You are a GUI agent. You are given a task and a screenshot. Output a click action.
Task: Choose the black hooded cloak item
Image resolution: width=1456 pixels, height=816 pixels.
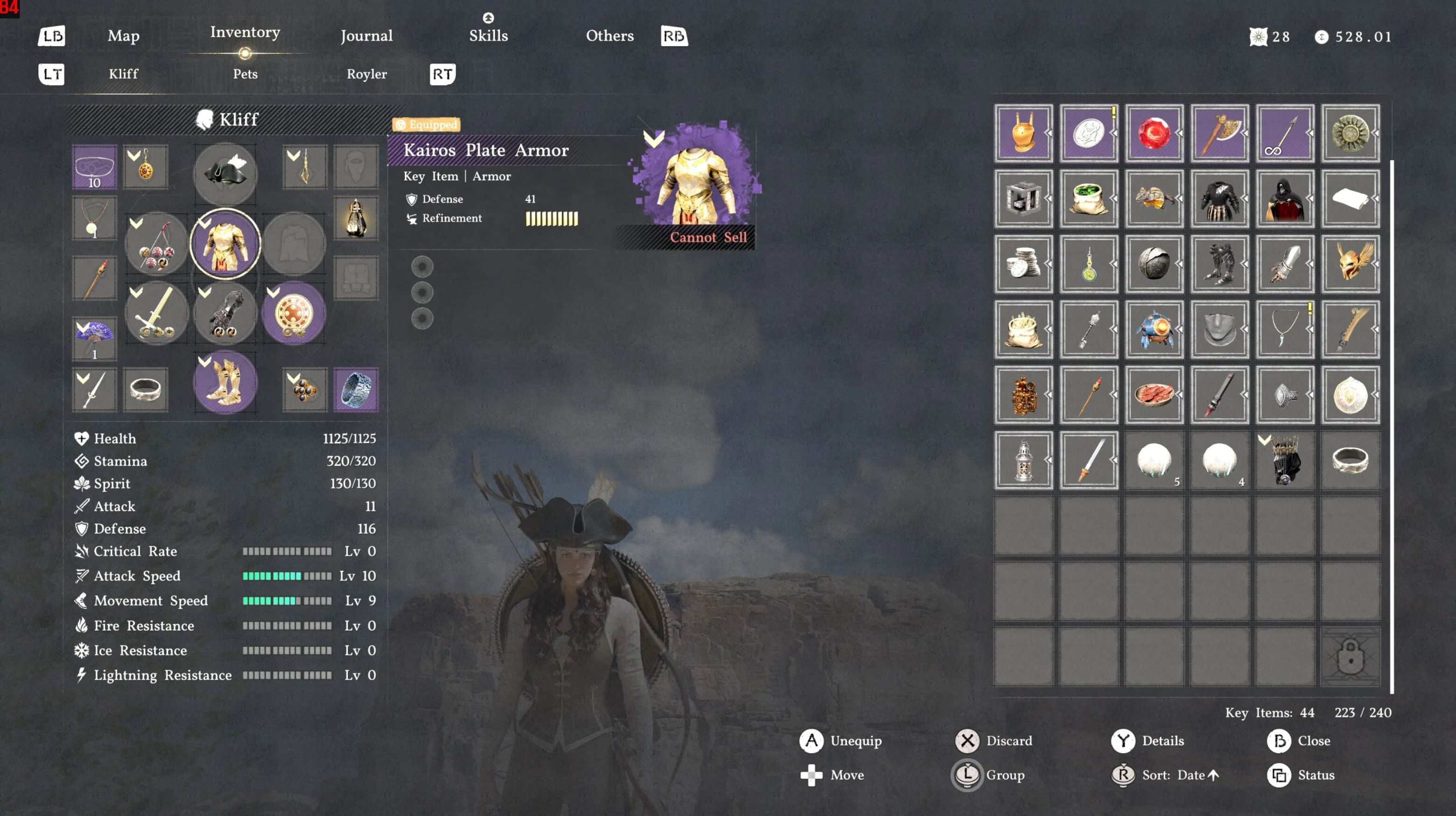1284,199
